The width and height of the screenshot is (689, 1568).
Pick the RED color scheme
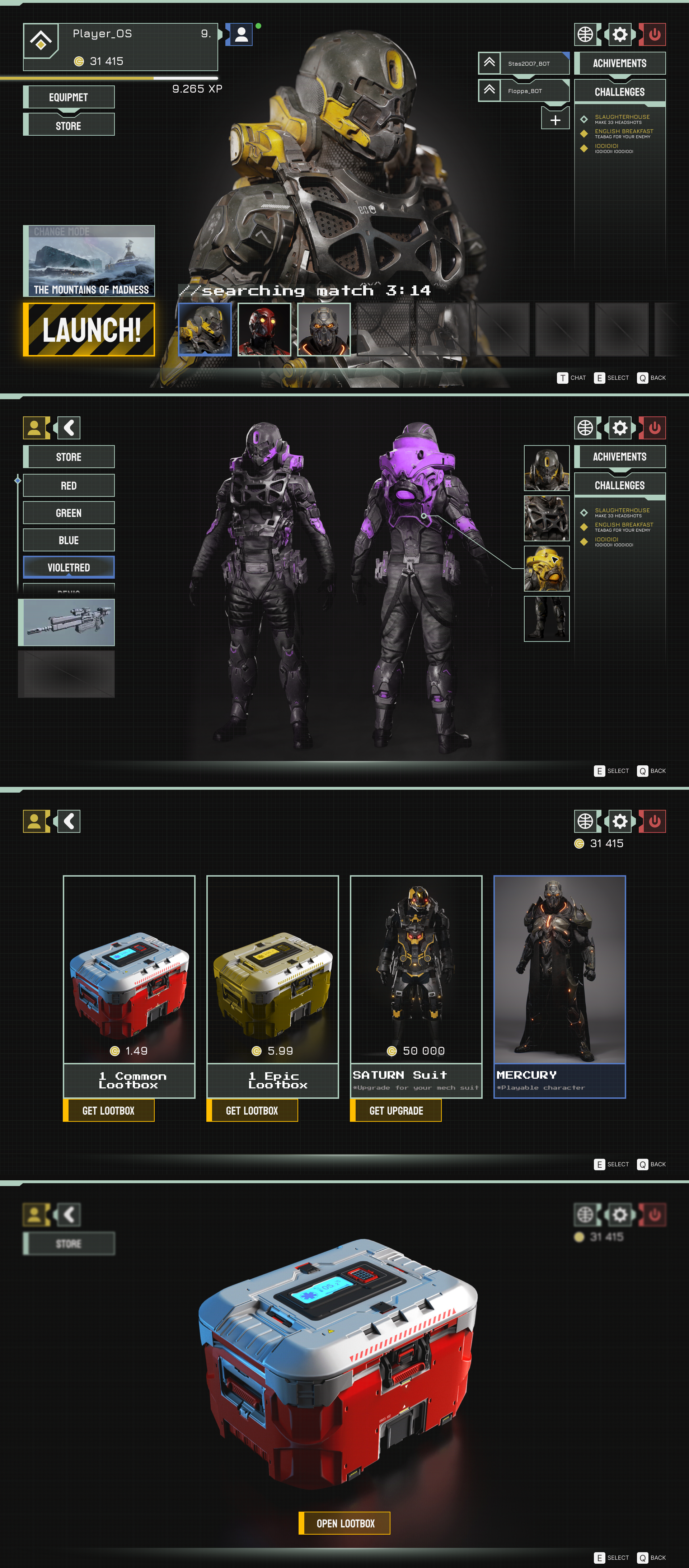click(69, 486)
